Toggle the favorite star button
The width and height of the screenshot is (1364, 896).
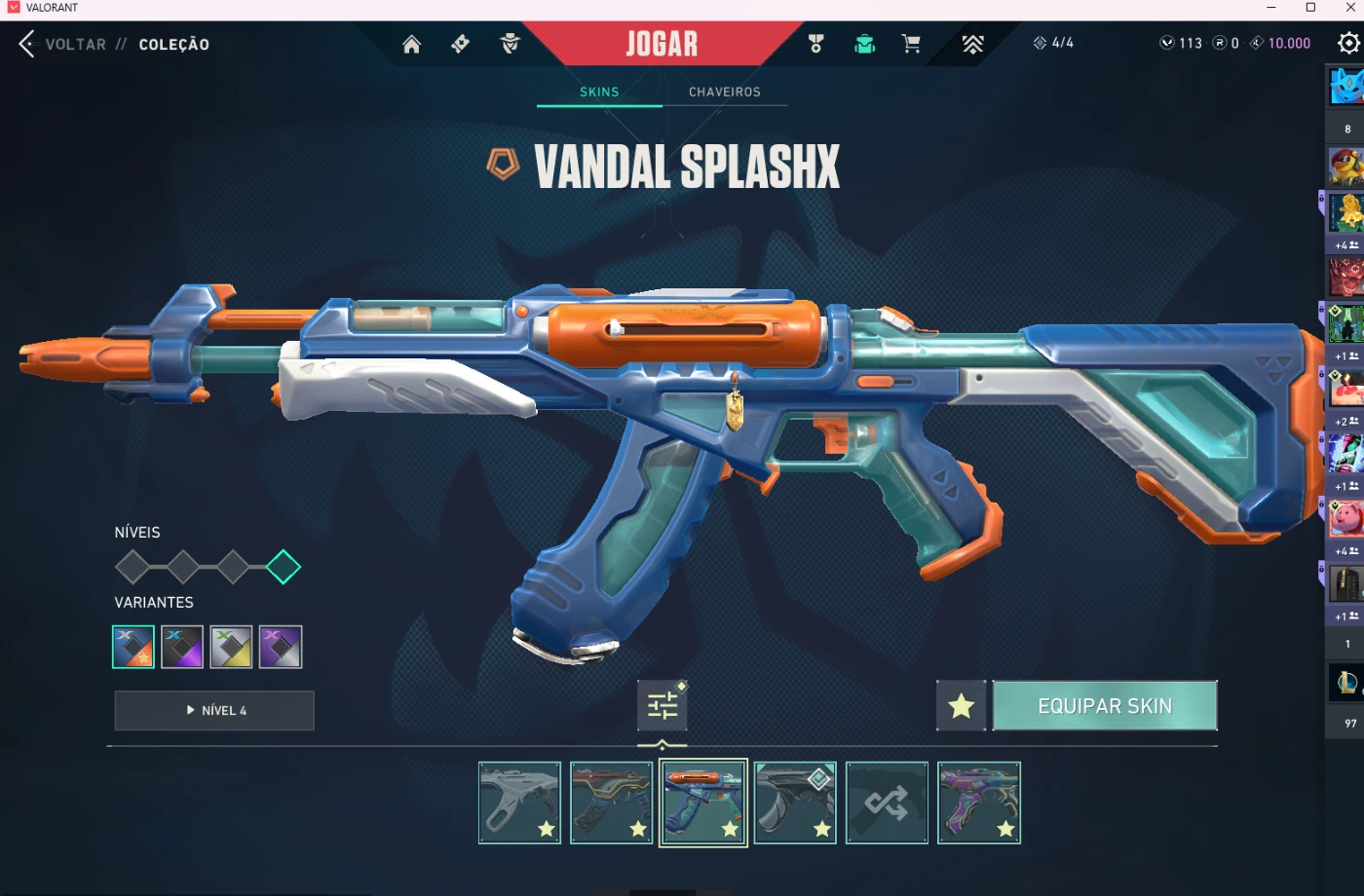pos(961,706)
